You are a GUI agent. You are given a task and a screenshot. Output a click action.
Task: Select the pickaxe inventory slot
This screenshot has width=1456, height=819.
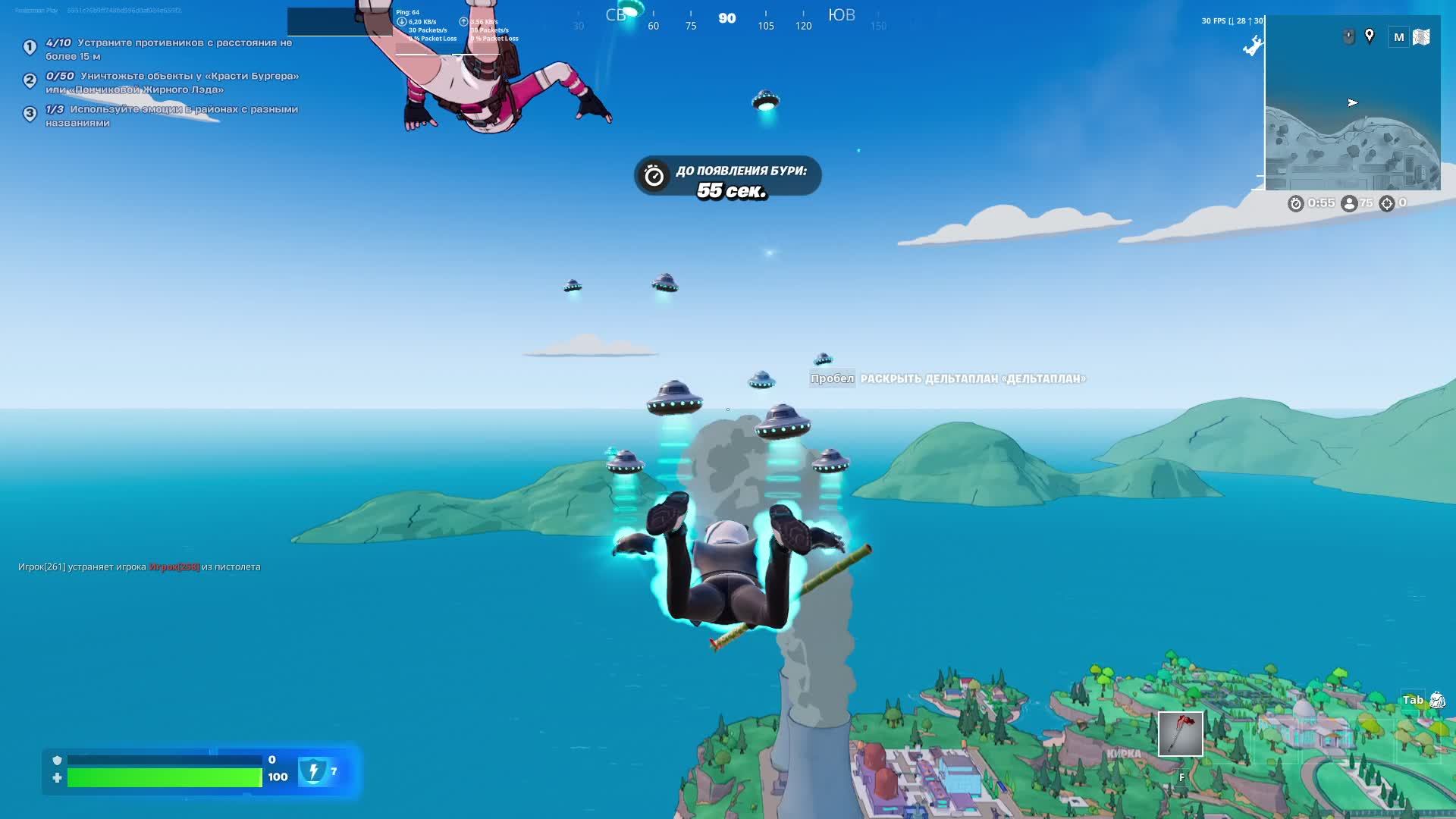[x=1180, y=733]
